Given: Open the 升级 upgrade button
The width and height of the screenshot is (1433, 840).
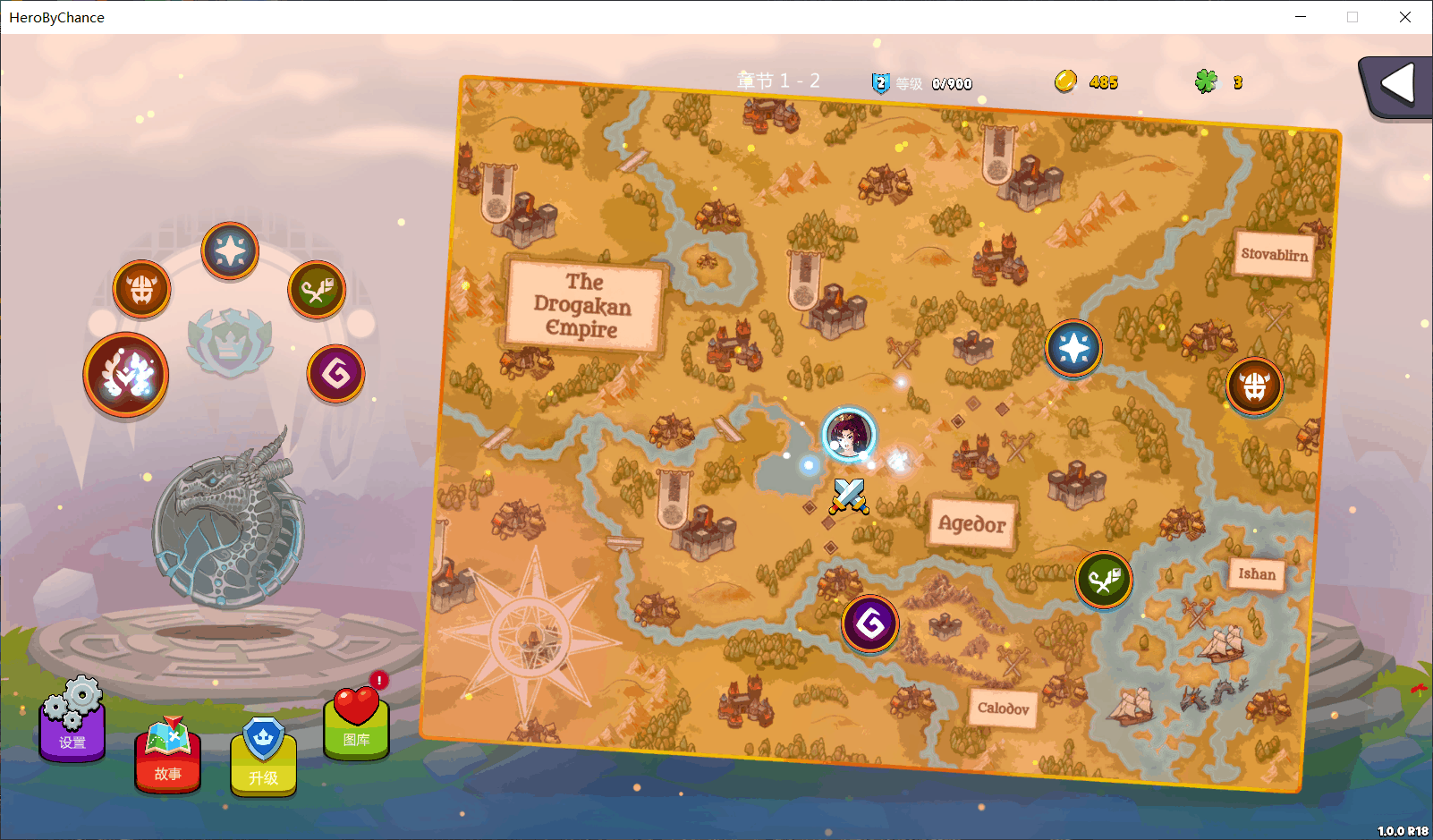Looking at the screenshot, I should (x=263, y=759).
